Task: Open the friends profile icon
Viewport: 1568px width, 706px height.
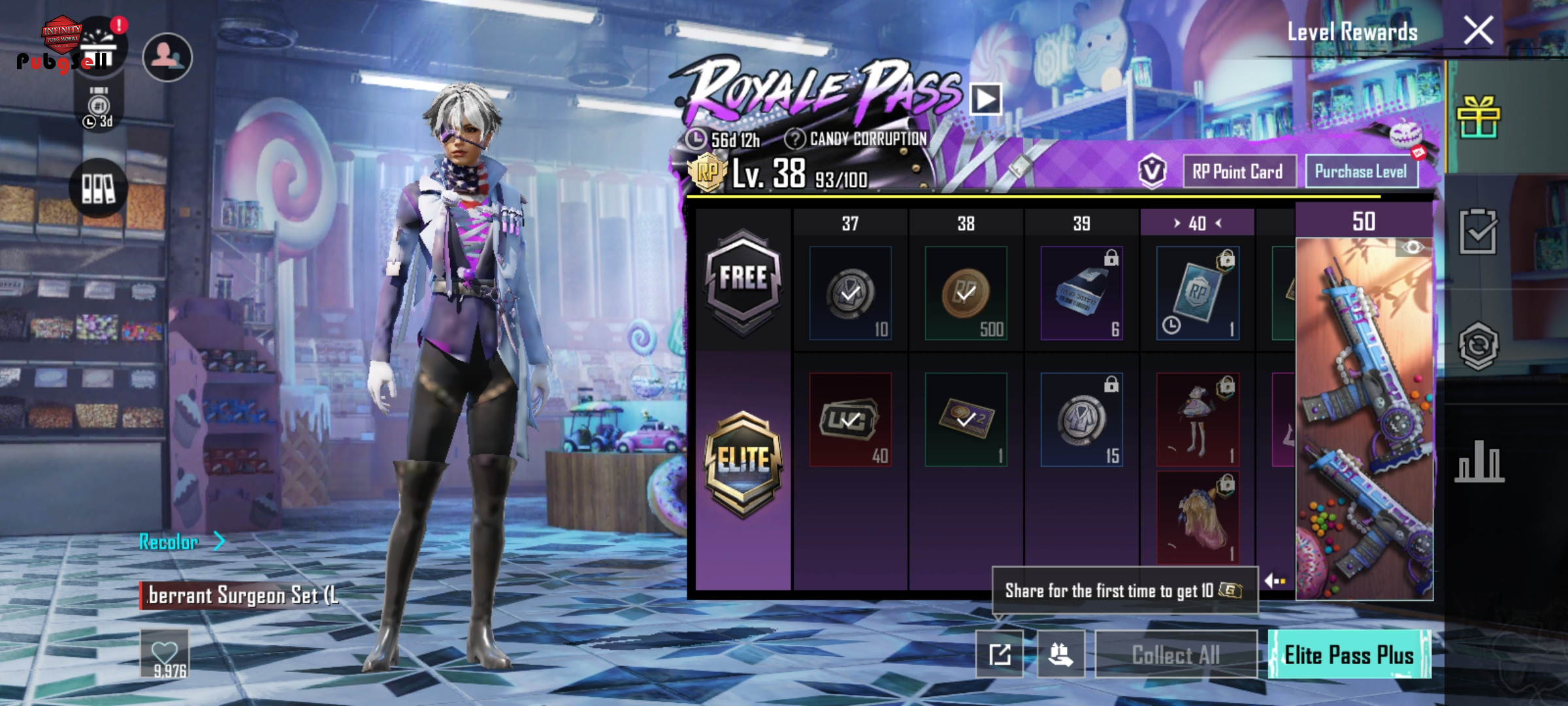Action: coord(167,58)
